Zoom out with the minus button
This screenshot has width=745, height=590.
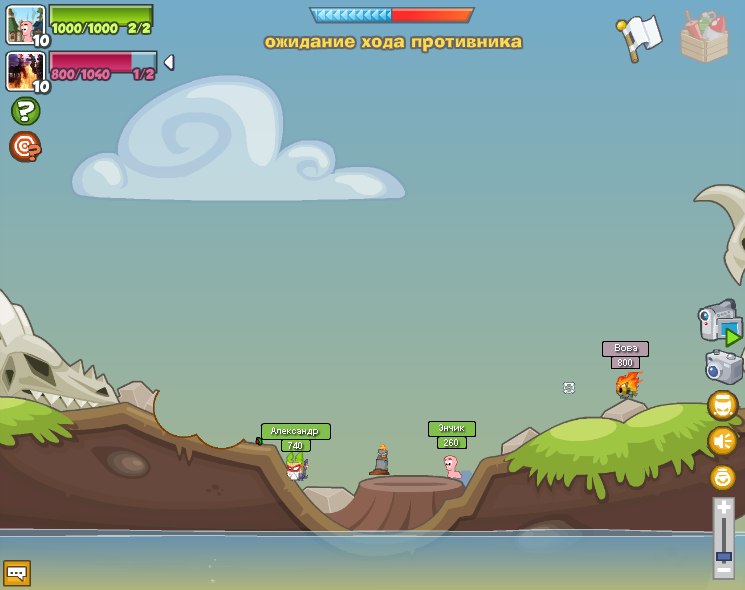(x=723, y=571)
